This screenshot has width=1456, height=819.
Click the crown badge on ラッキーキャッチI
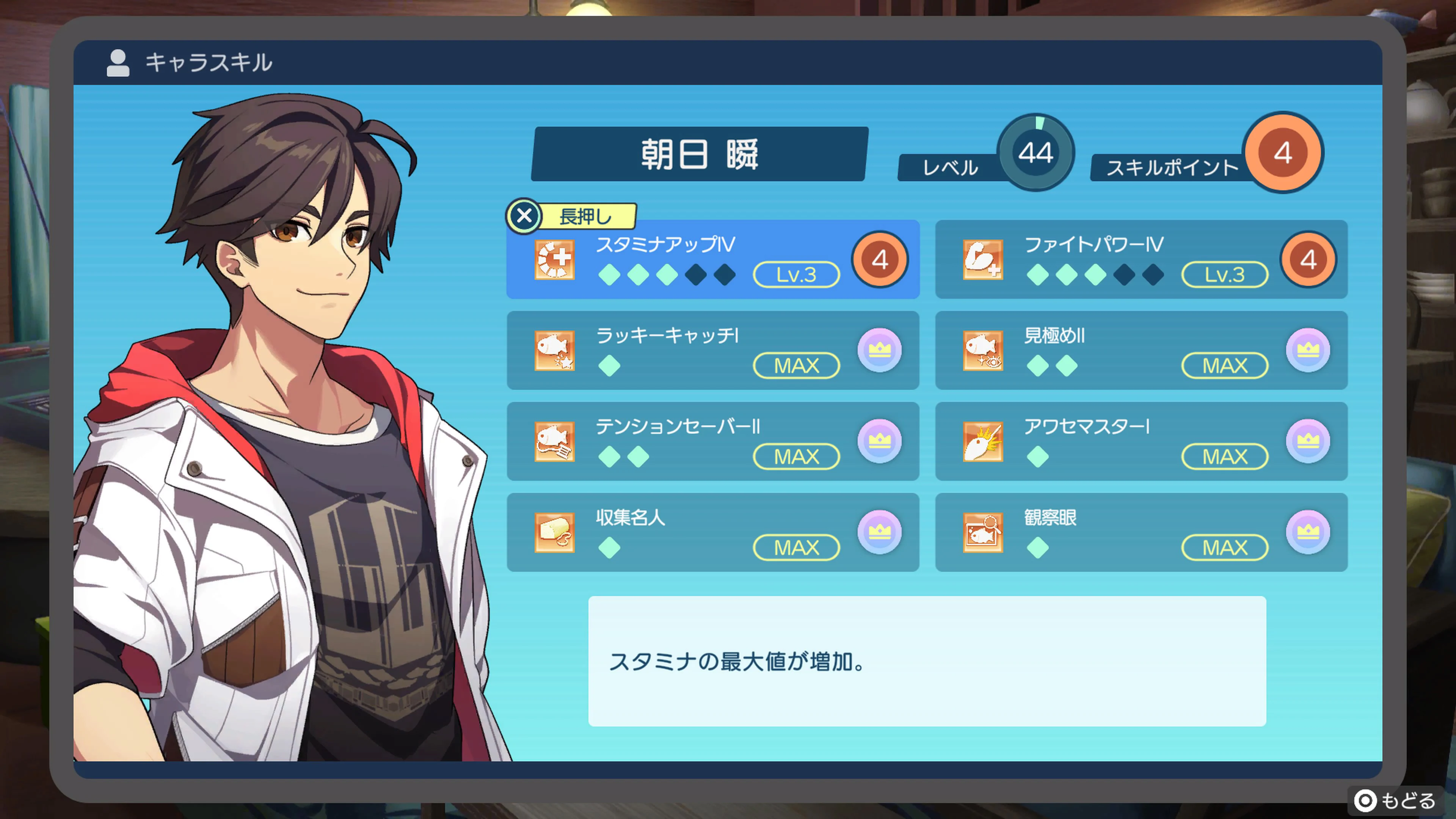coord(880,350)
